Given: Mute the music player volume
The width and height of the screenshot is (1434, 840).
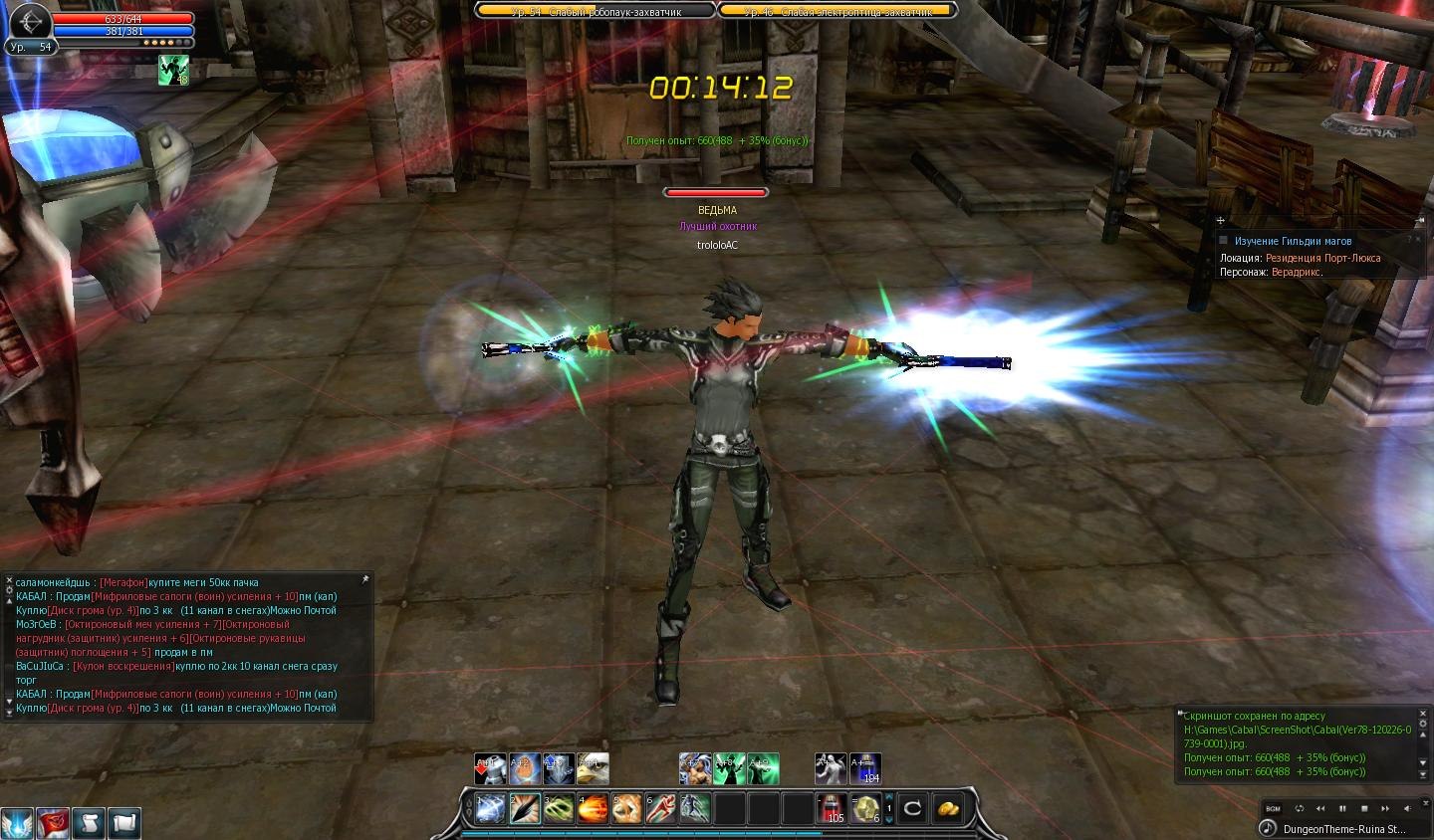Looking at the screenshot, I should (x=1407, y=808).
